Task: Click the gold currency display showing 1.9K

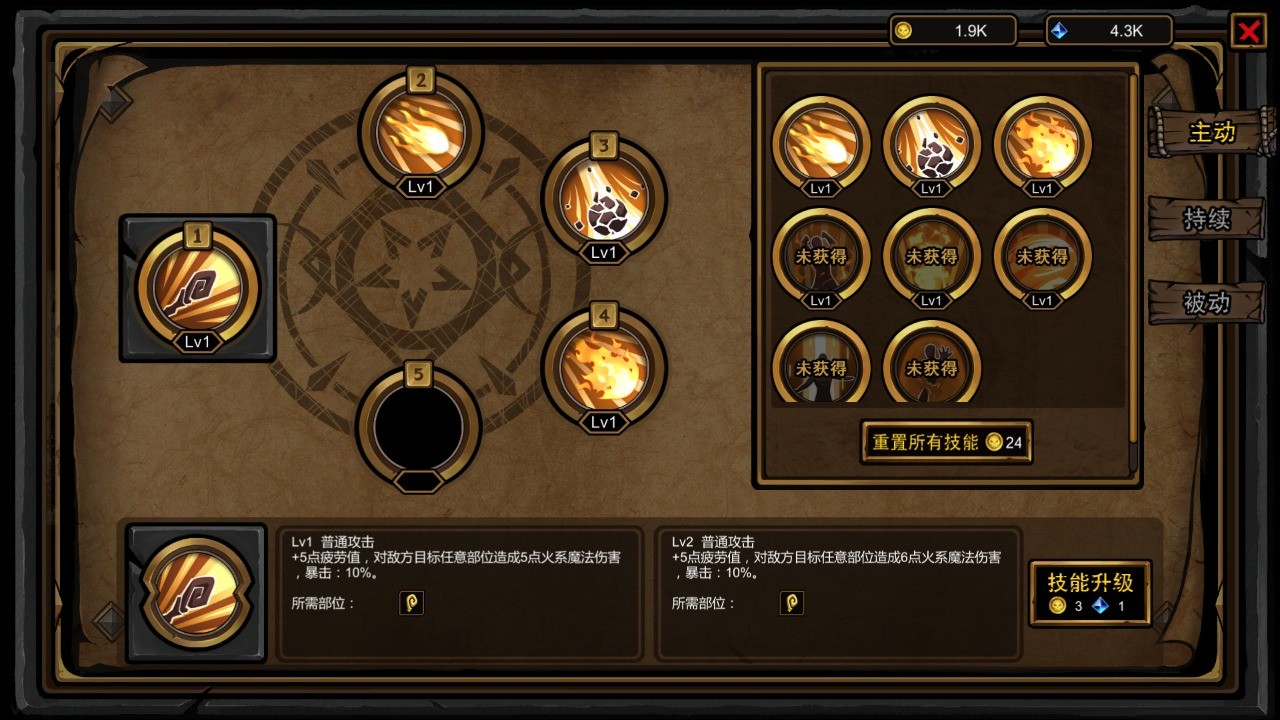Action: click(951, 30)
